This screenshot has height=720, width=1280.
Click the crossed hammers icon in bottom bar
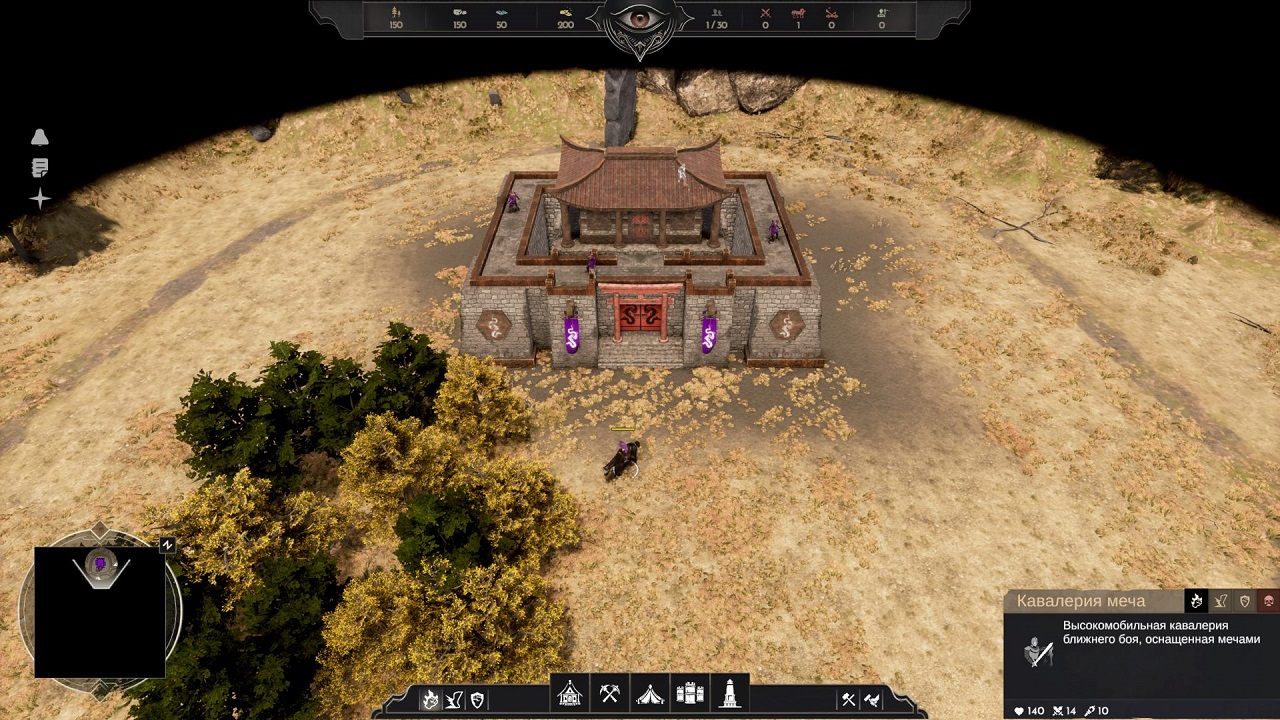(848, 700)
